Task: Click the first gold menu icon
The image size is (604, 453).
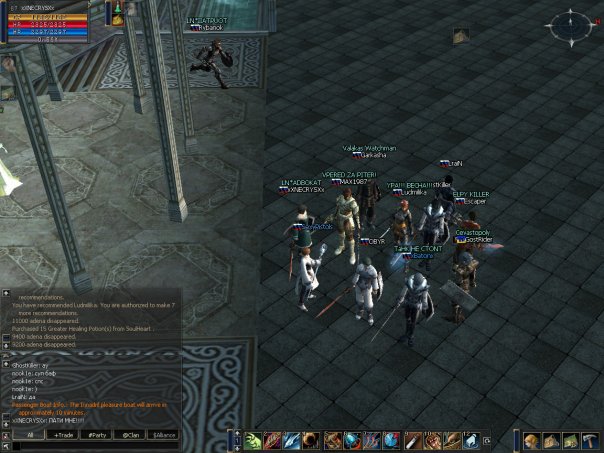Action: [x=532, y=441]
